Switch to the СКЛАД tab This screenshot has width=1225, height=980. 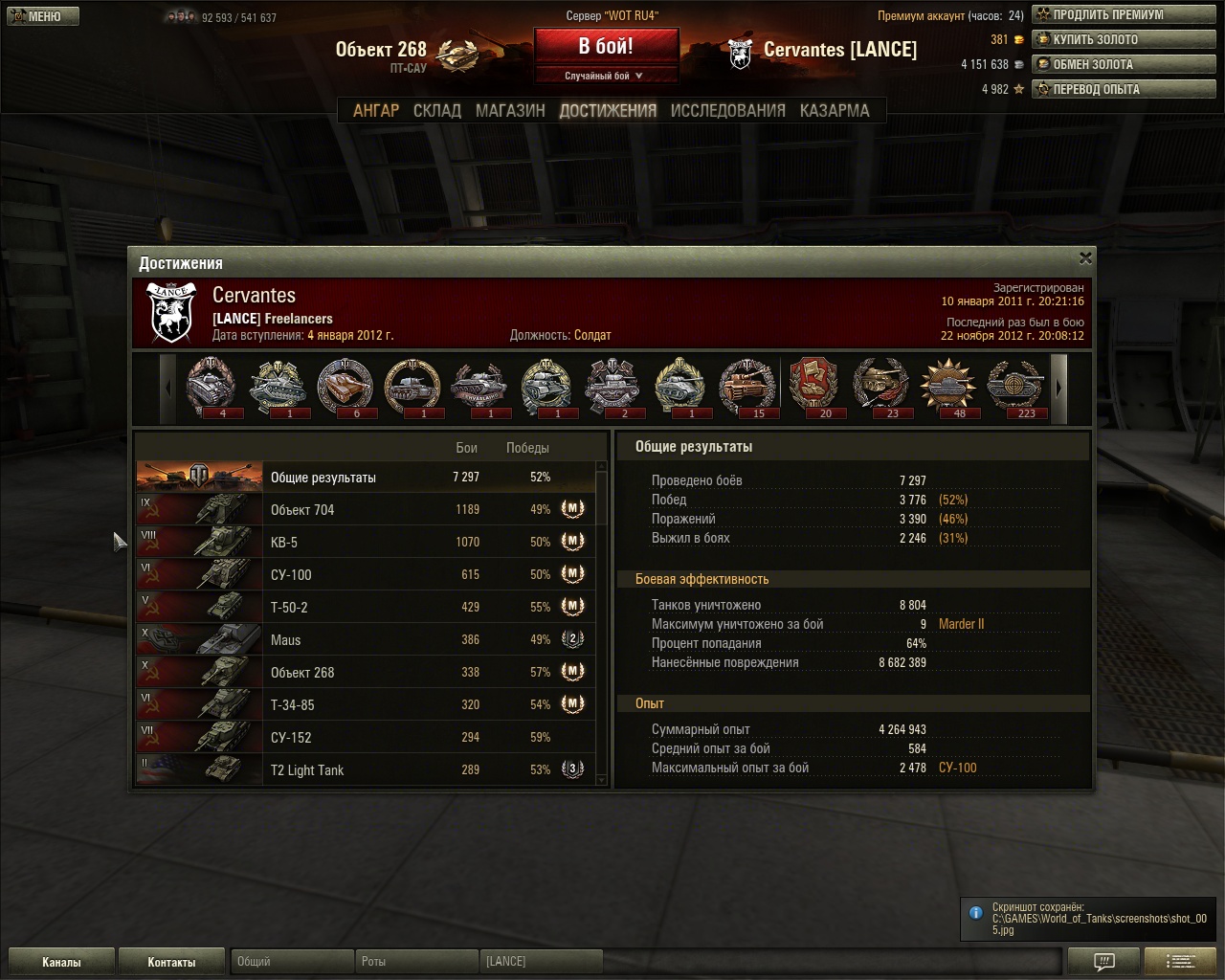[437, 111]
